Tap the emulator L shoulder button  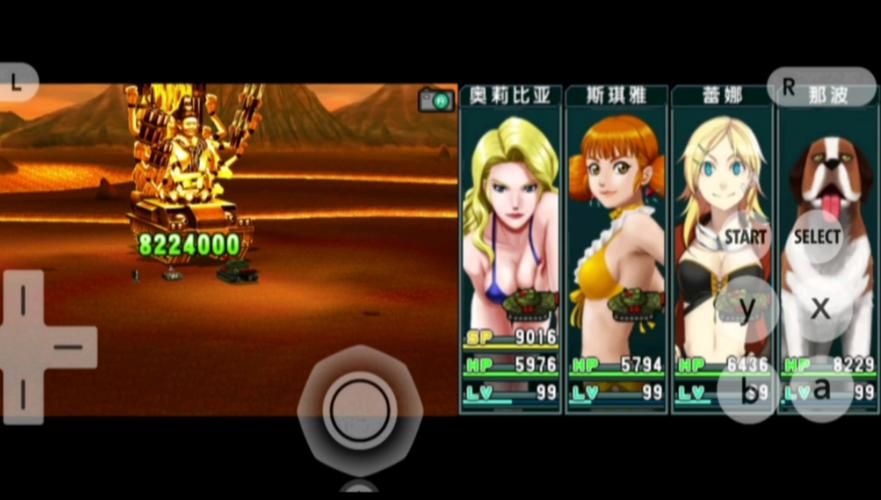click(17, 84)
